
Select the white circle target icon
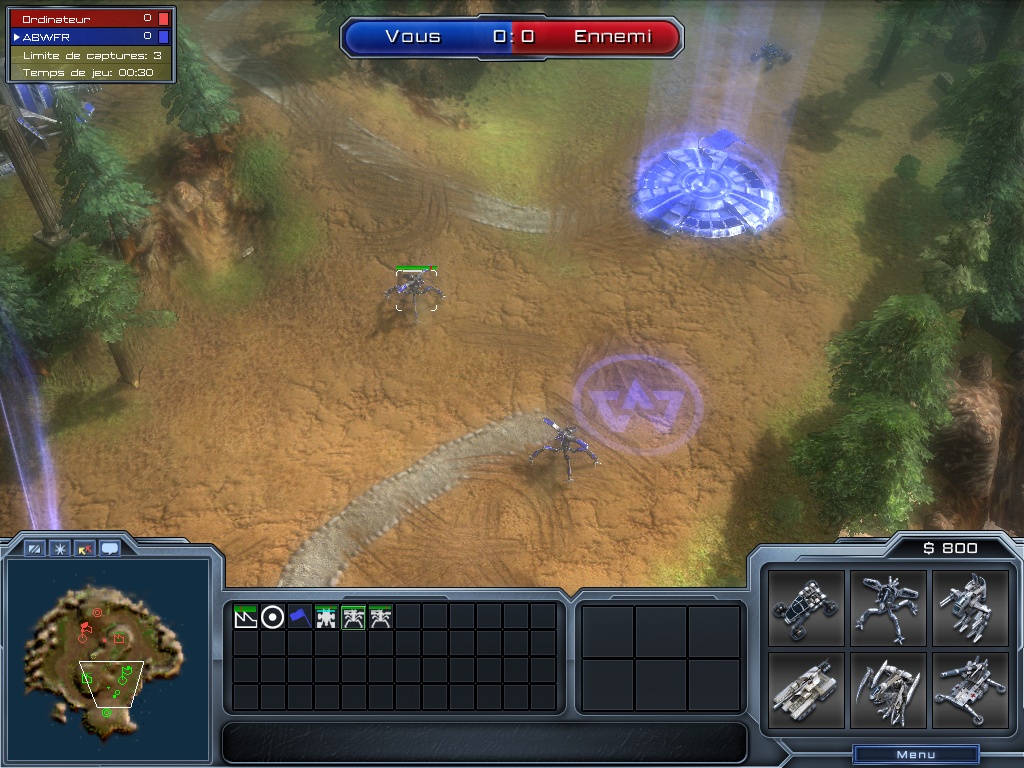[272, 617]
